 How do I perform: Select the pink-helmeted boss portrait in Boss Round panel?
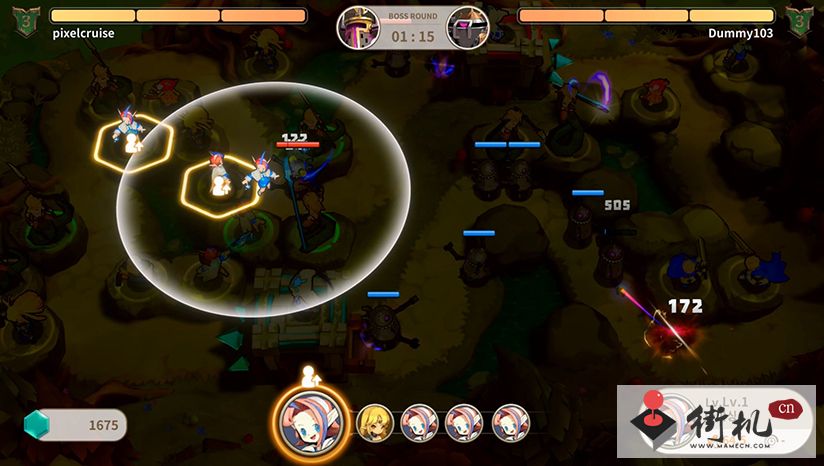[x=357, y=27]
